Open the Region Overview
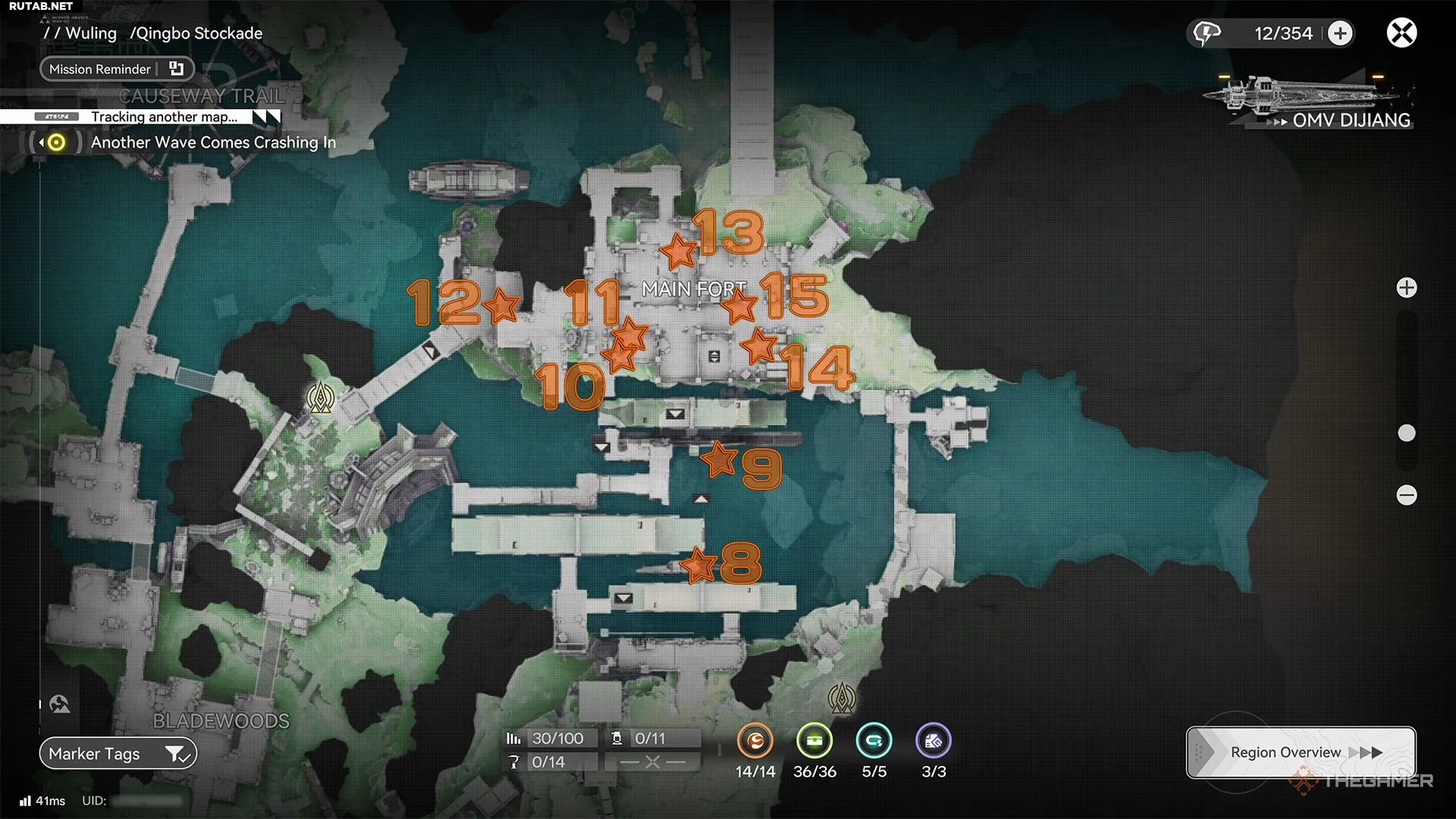This screenshot has width=1456, height=819. point(1301,752)
